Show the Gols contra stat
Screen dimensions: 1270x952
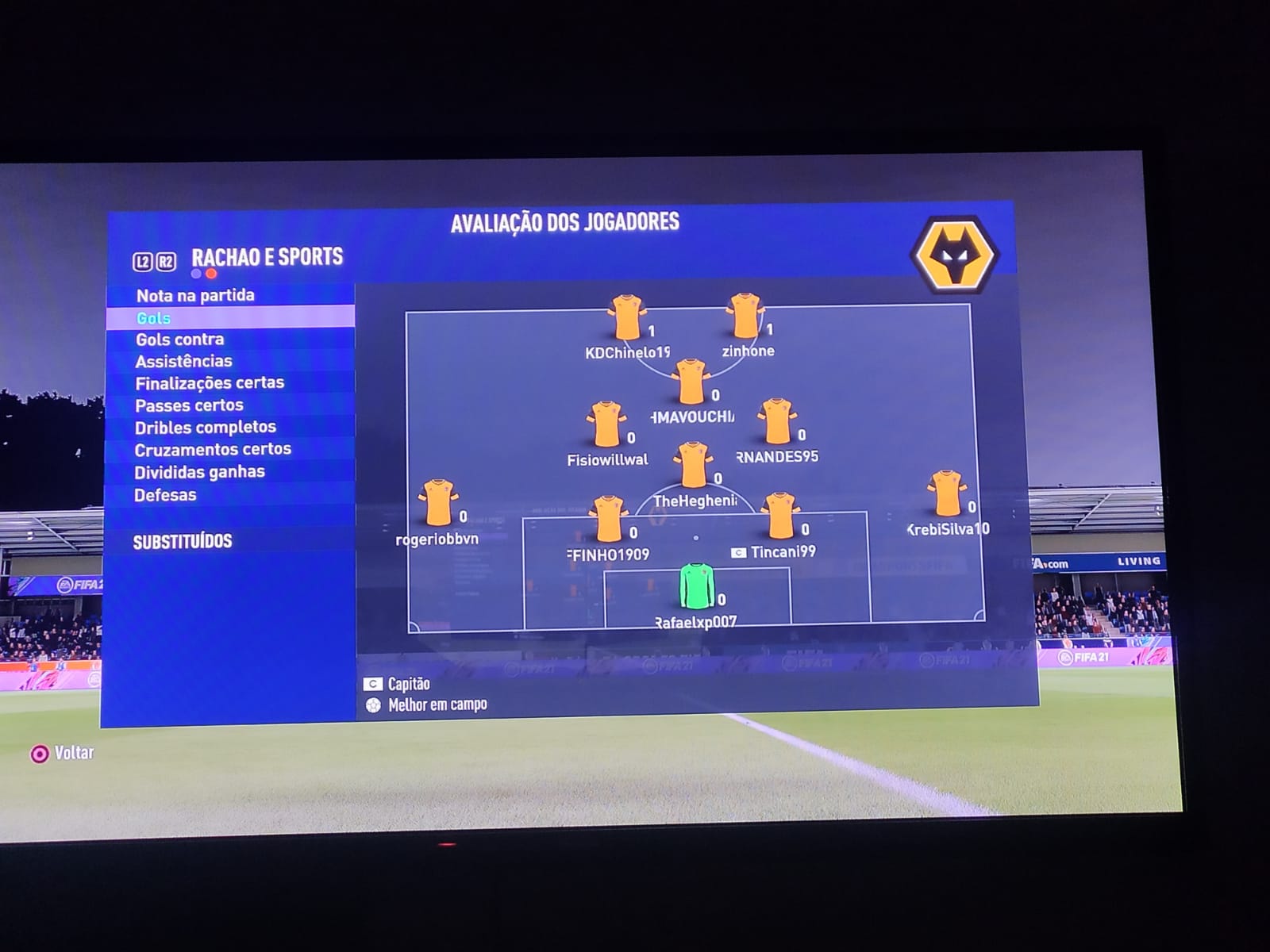coord(180,340)
